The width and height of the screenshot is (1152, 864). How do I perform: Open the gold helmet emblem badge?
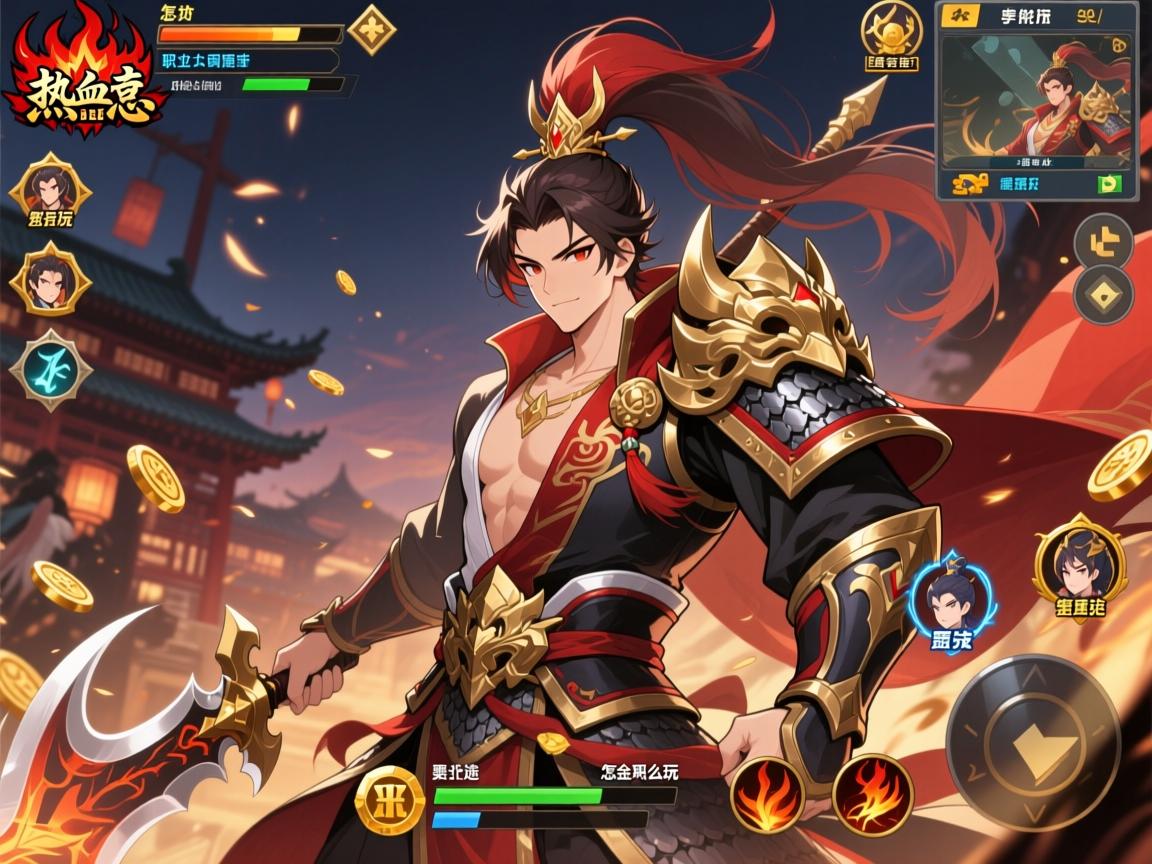(890, 30)
